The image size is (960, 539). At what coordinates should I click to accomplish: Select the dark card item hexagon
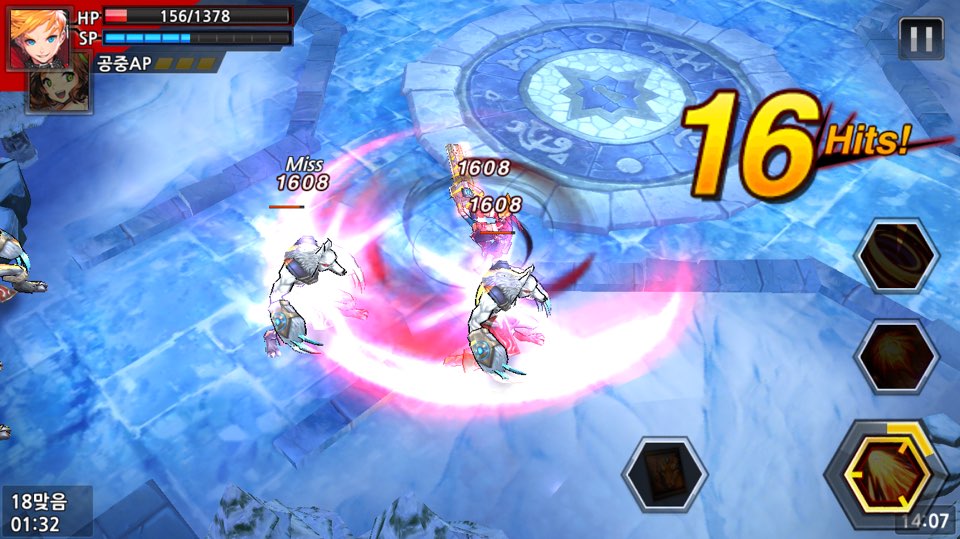[664, 474]
